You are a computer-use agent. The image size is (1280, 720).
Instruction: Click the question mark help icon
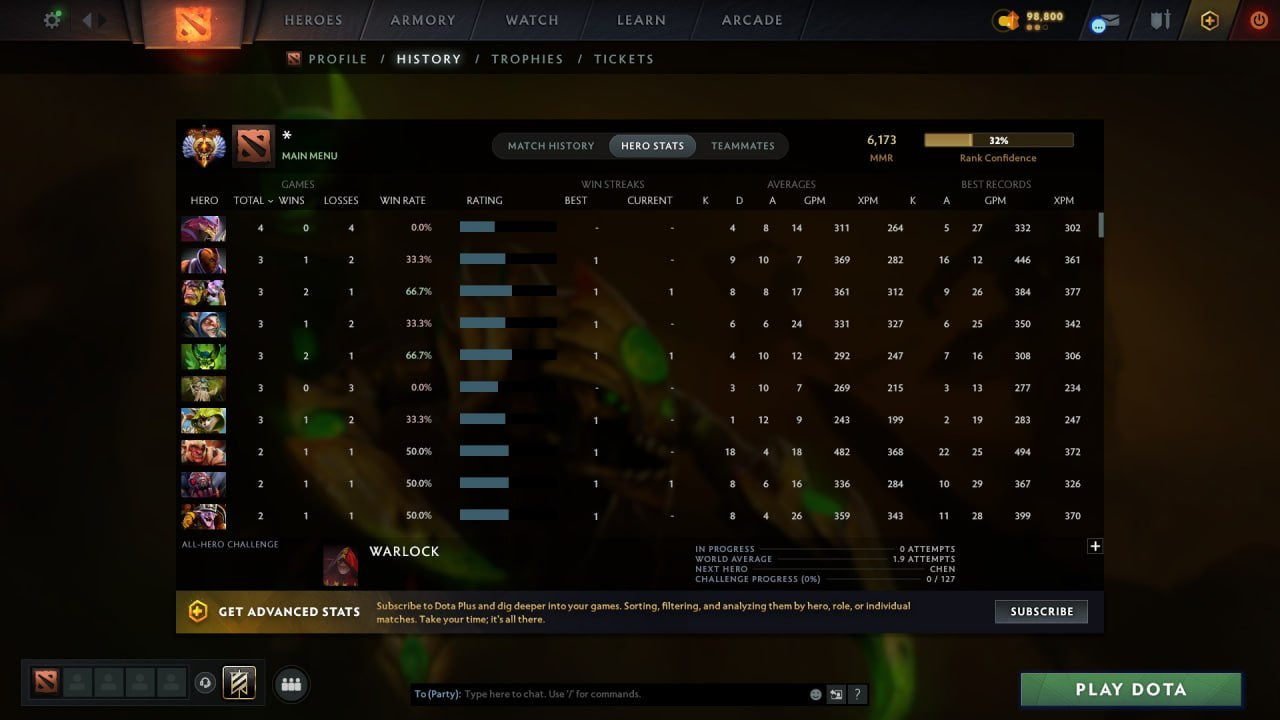[858, 694]
